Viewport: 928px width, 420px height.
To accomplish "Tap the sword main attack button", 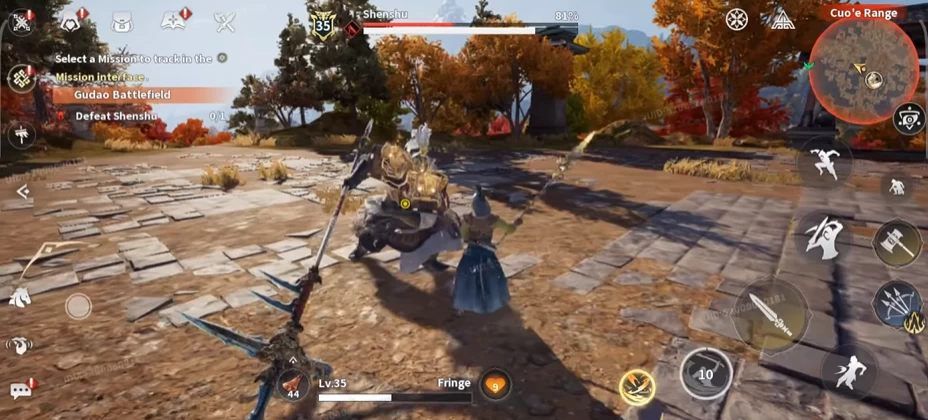I will (771, 315).
